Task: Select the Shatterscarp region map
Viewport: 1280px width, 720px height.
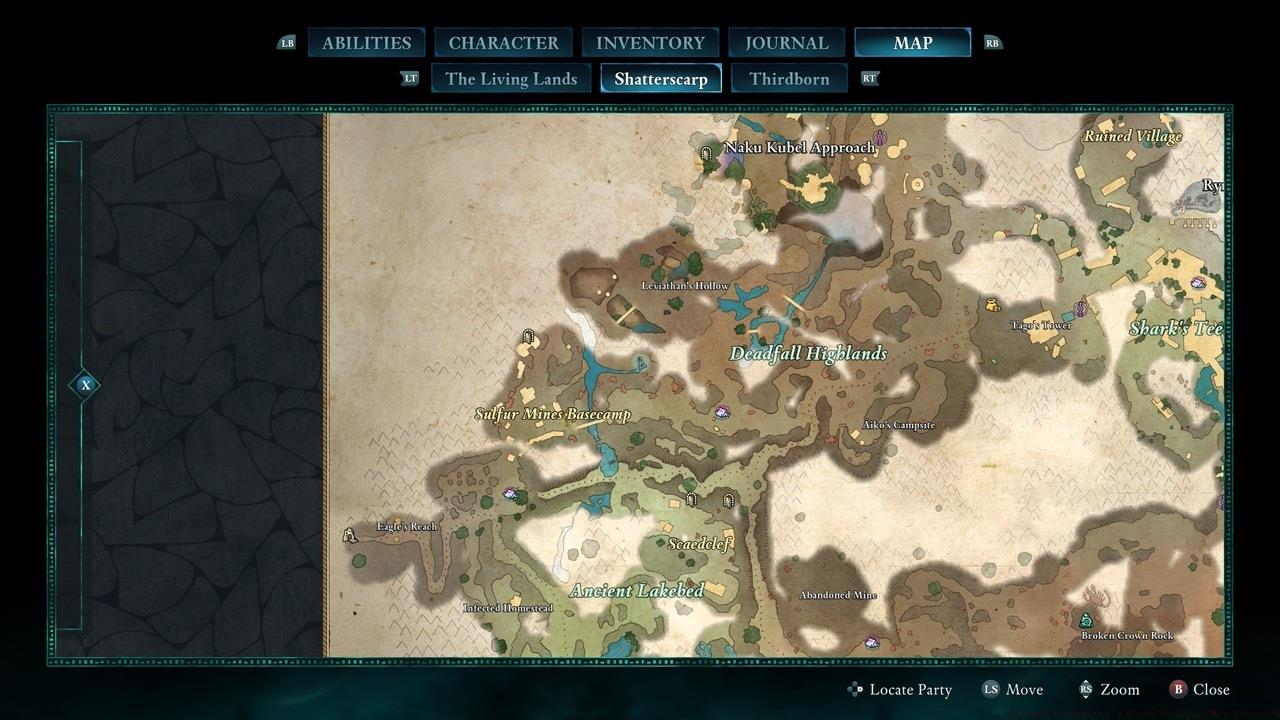Action: click(x=661, y=79)
